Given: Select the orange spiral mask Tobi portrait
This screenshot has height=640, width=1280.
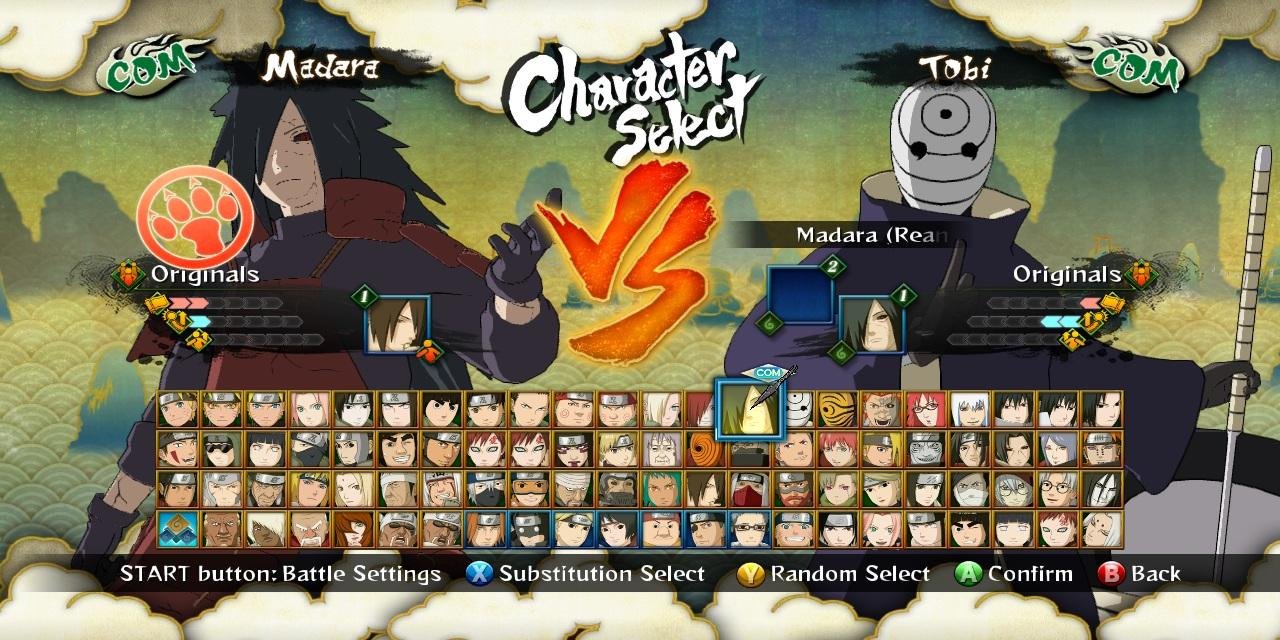Looking at the screenshot, I should (706, 449).
